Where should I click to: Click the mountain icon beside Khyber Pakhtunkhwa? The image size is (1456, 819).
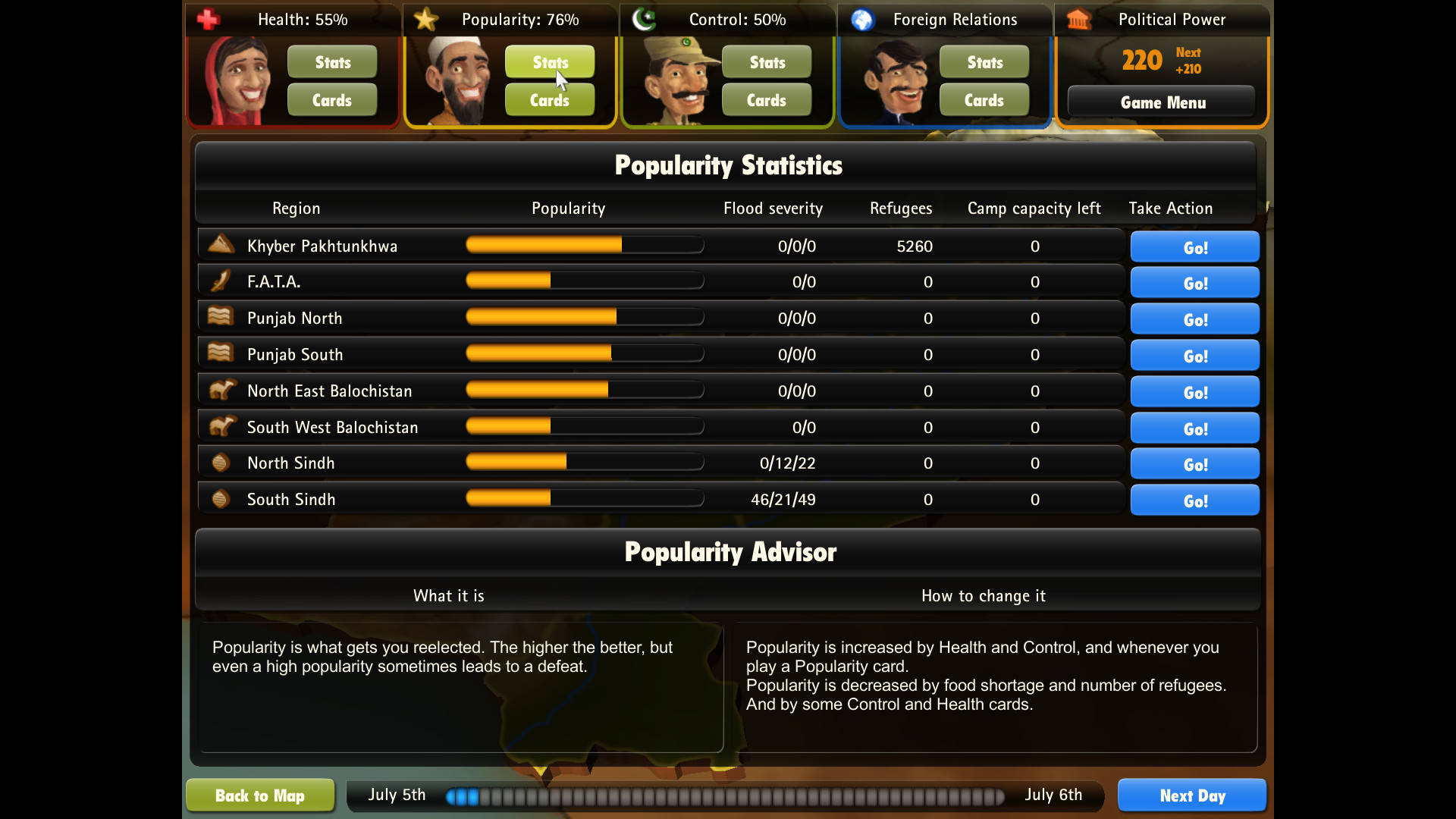220,243
